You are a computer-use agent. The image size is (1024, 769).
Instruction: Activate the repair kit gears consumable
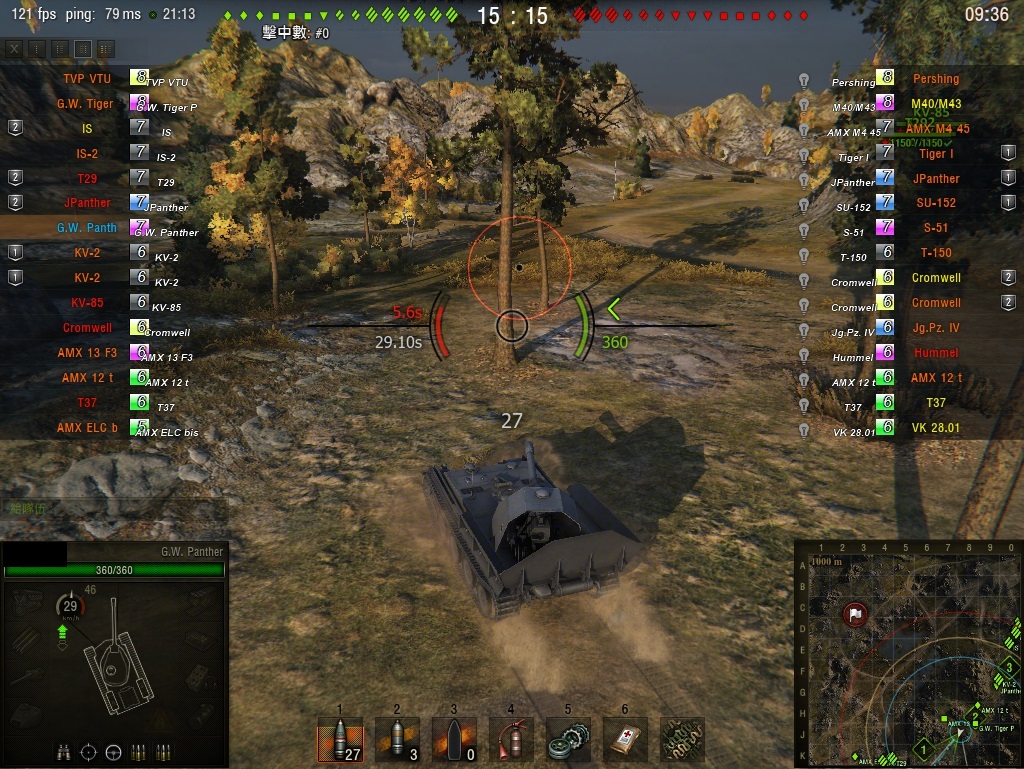568,740
